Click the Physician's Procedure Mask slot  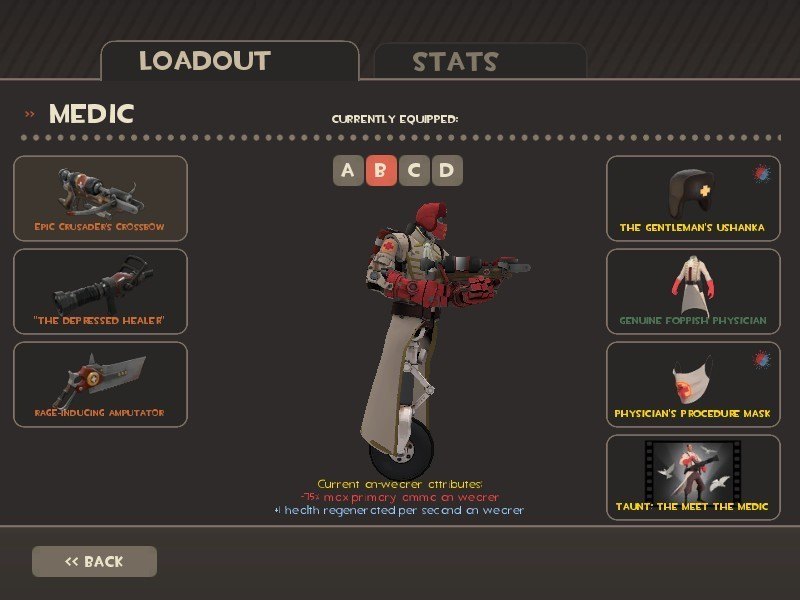(x=693, y=384)
